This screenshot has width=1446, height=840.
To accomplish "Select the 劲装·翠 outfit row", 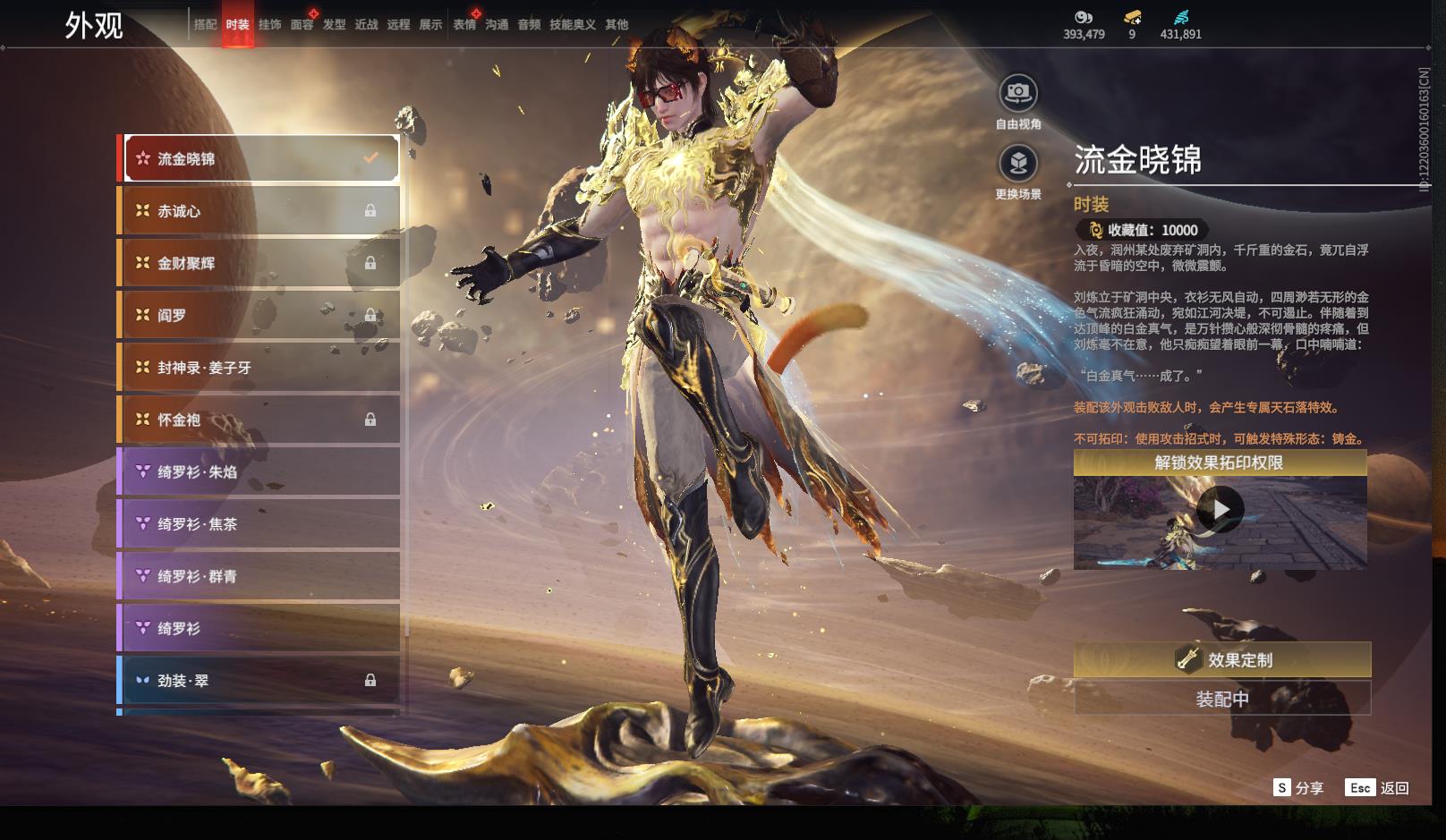I will (x=259, y=681).
